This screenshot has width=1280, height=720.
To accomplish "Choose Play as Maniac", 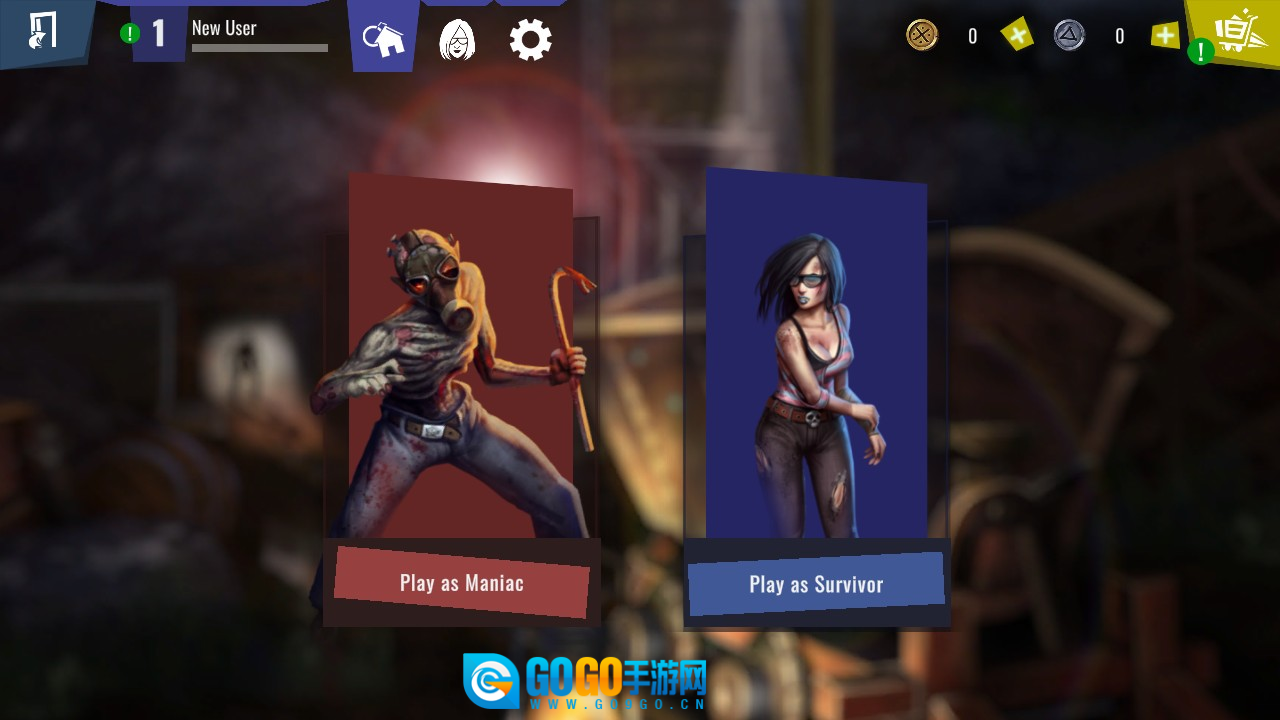I will pos(461,583).
